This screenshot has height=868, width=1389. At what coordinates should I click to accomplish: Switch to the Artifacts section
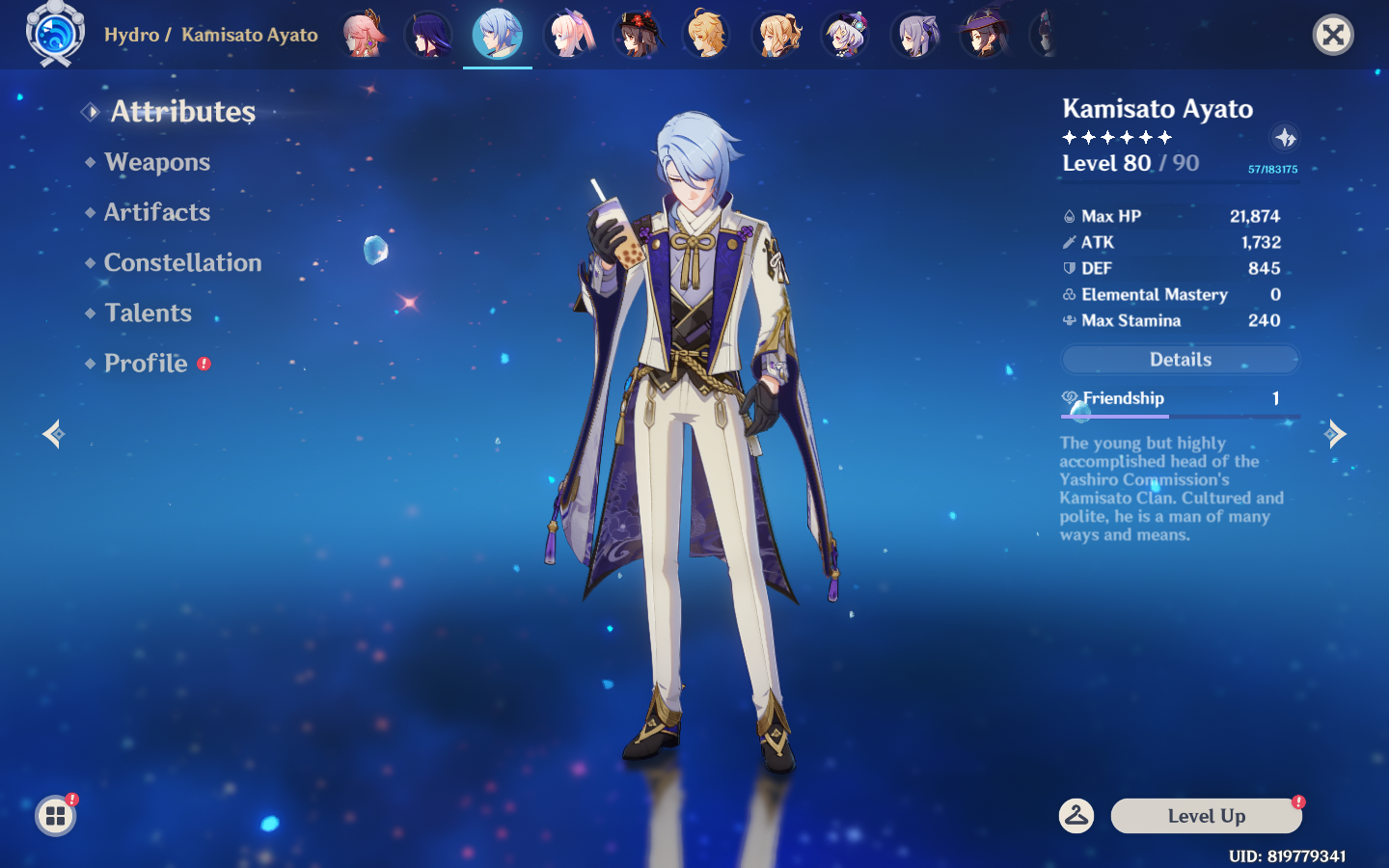[x=156, y=212]
